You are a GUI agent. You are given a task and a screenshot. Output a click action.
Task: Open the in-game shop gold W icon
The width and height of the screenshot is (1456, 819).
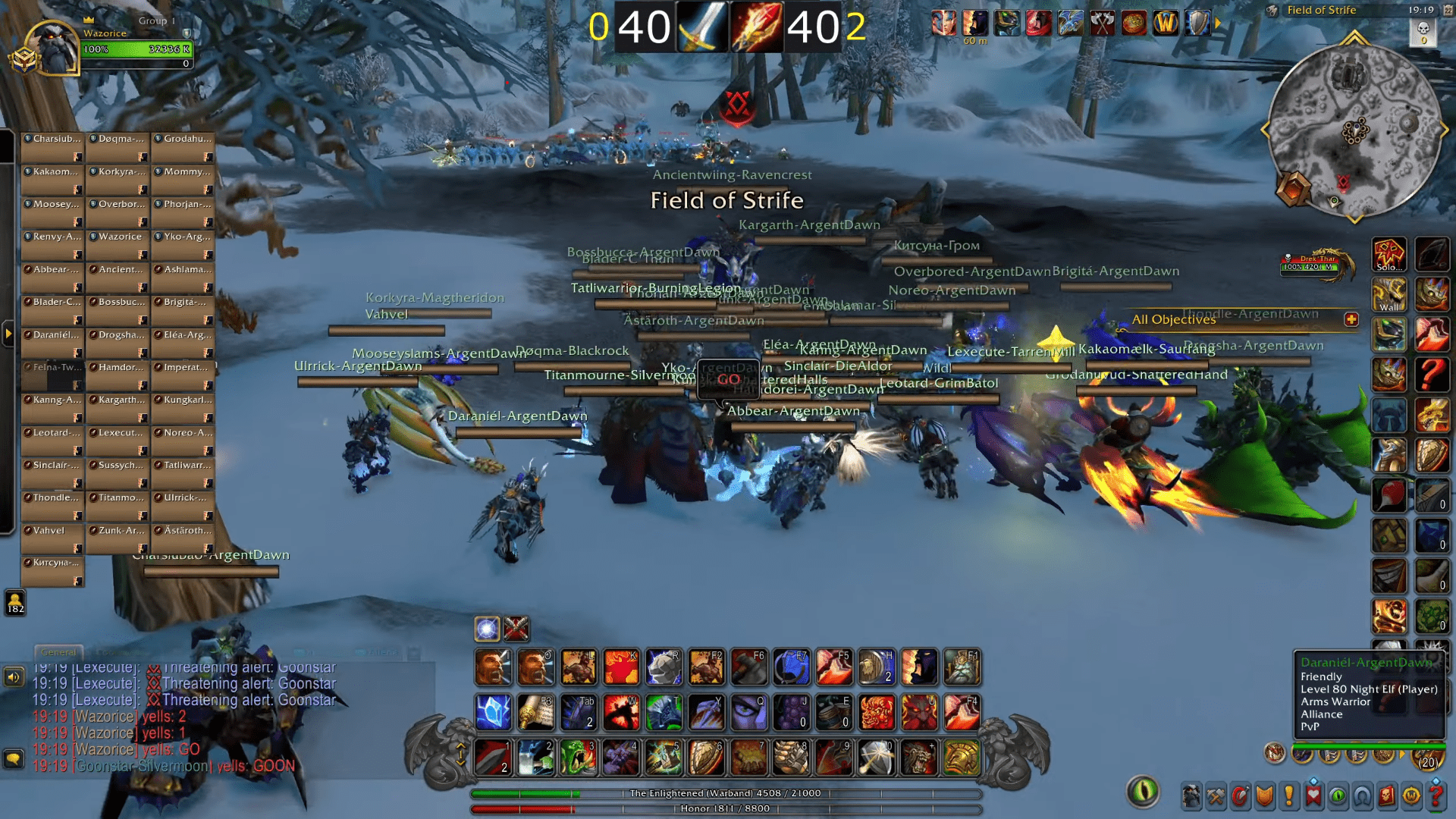point(1412,795)
